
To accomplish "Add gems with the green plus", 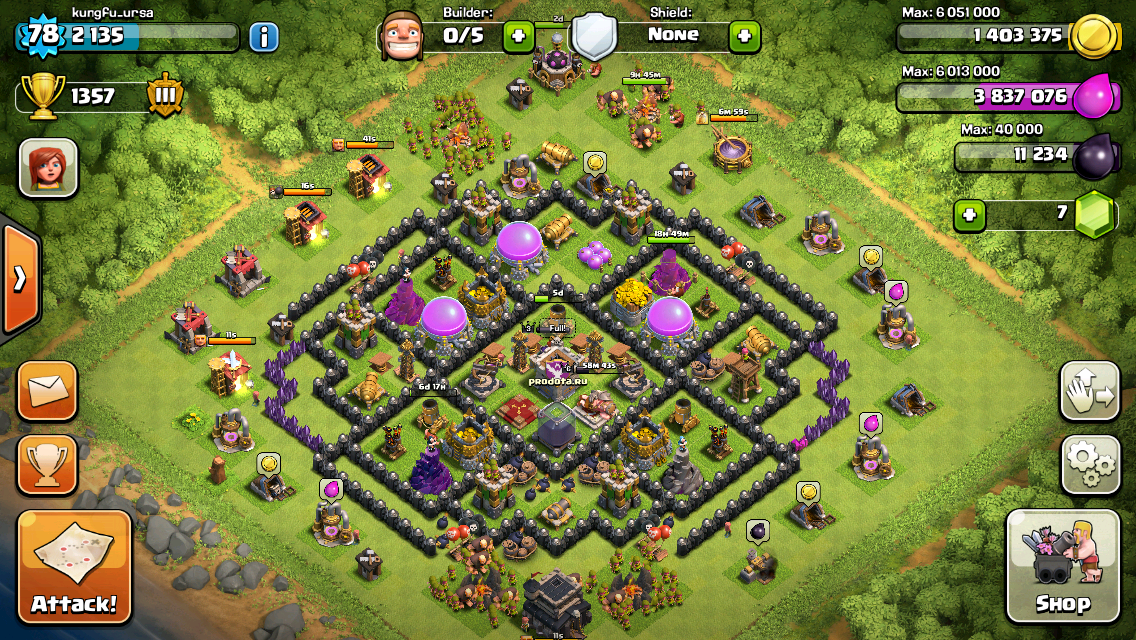I will tap(968, 214).
